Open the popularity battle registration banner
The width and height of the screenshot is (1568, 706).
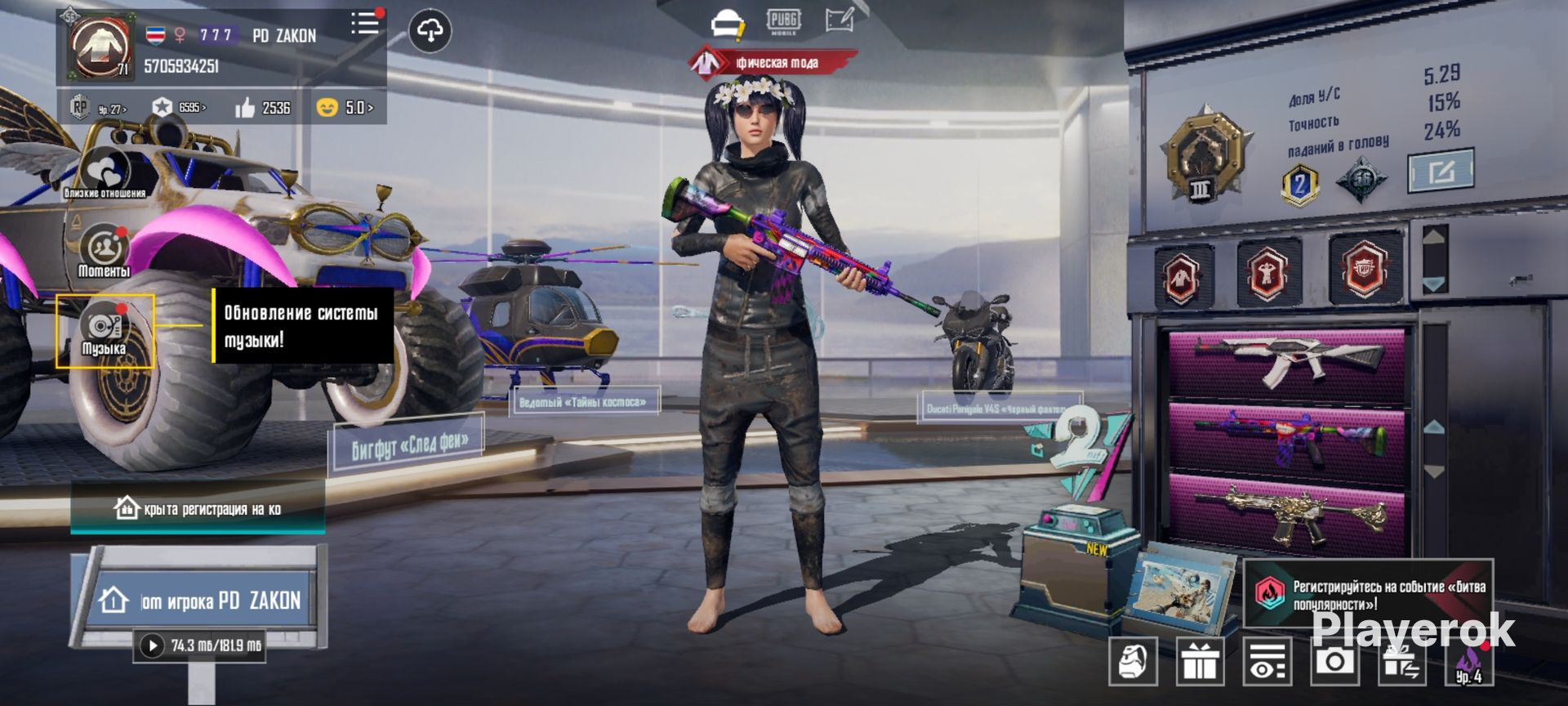tap(1368, 595)
